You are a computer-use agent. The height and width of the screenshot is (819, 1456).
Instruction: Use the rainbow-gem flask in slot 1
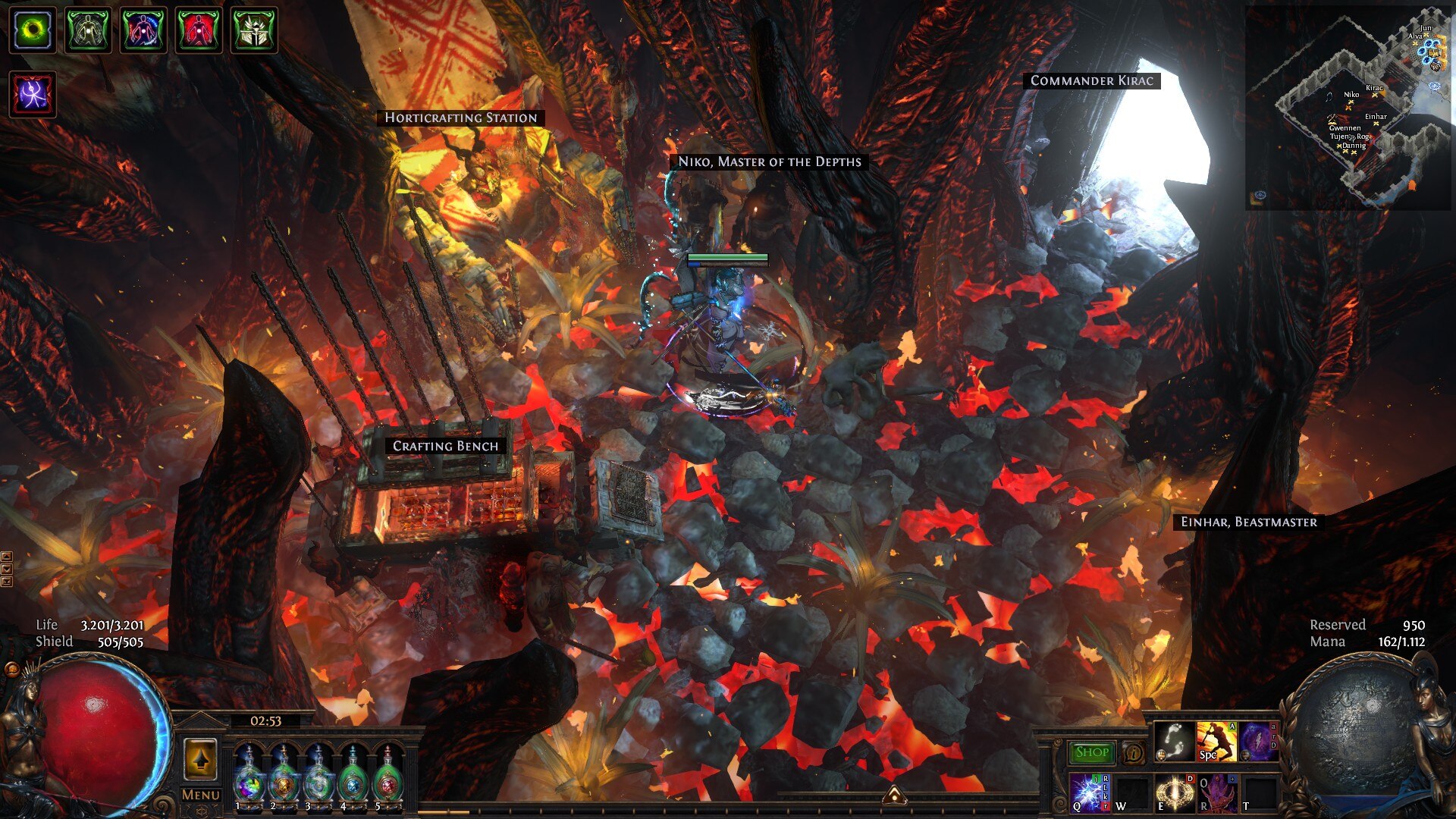(x=248, y=773)
